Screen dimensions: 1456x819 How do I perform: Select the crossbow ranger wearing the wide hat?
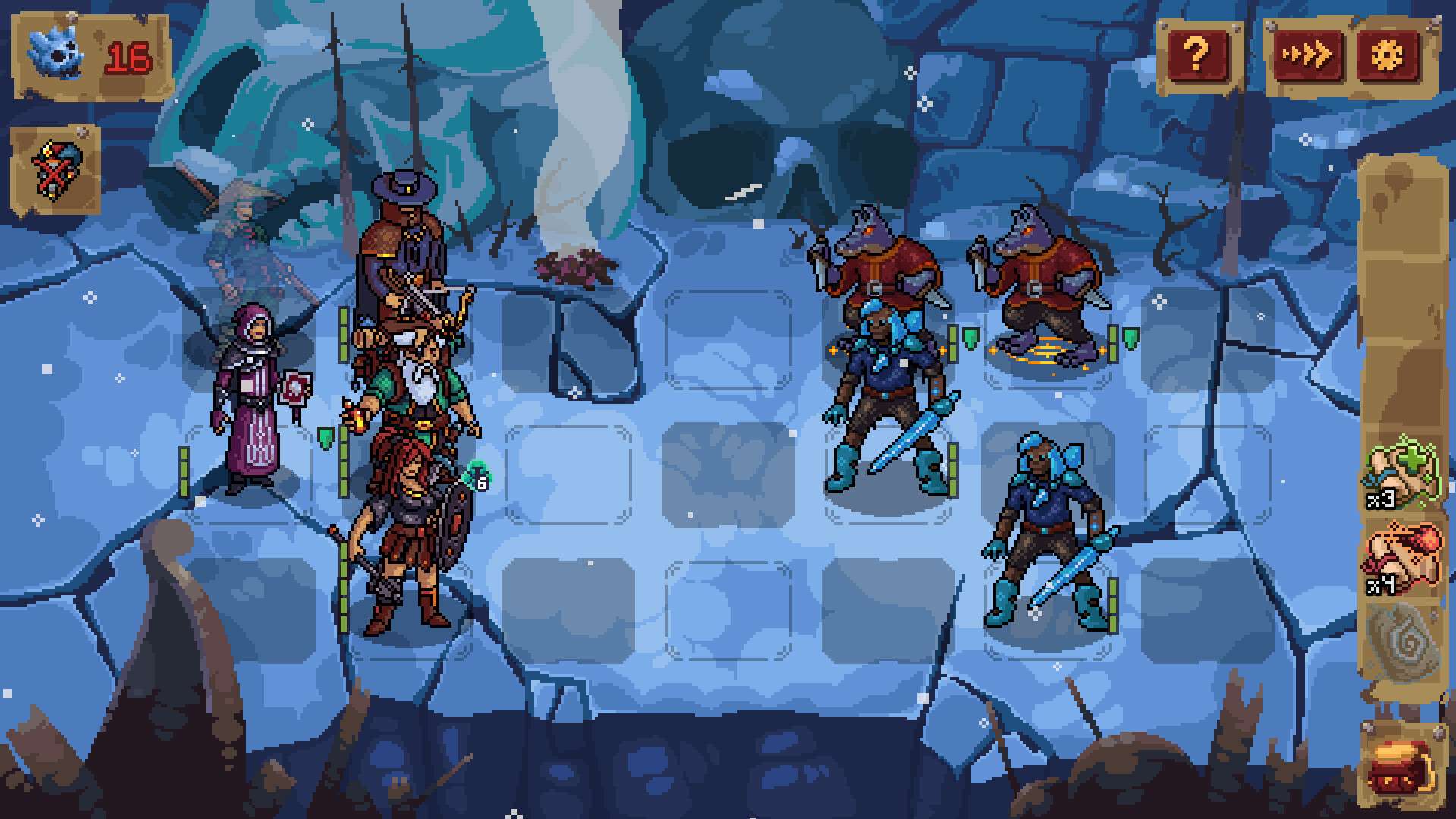pyautogui.click(x=402, y=243)
